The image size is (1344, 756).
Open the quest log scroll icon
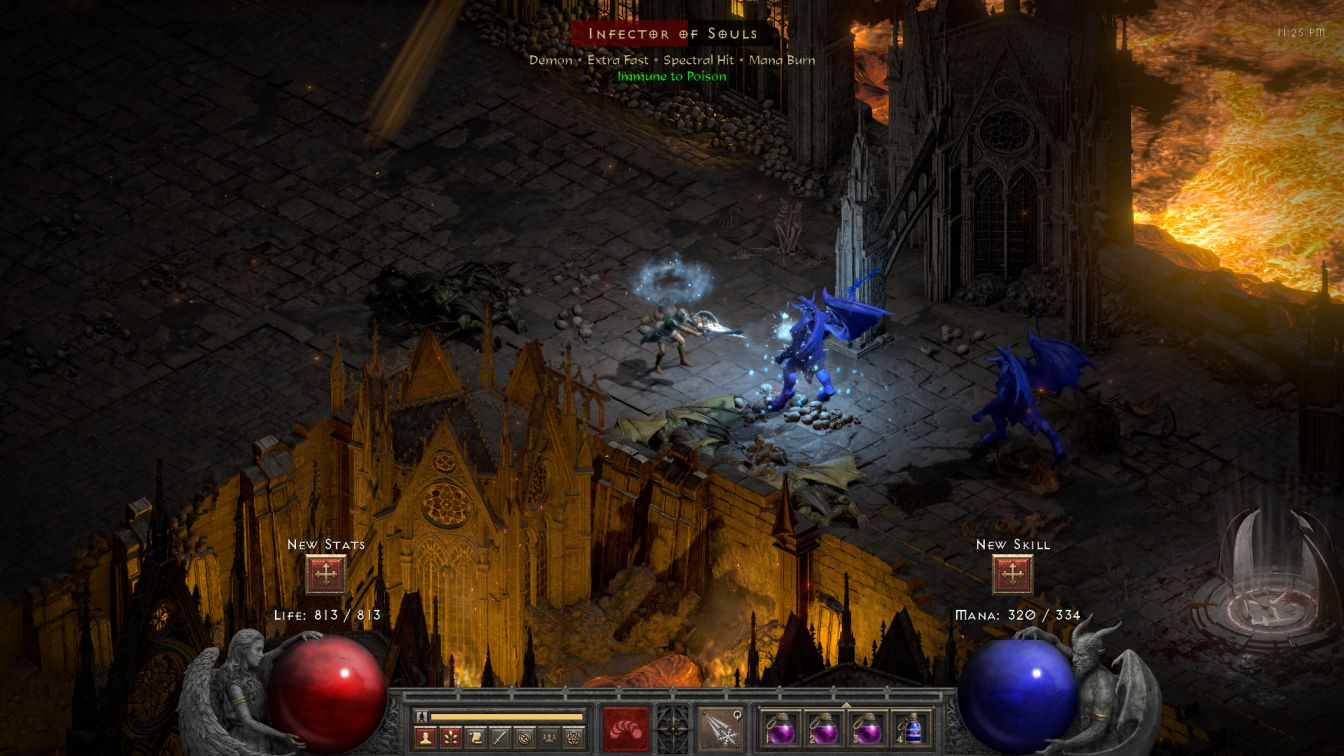474,738
